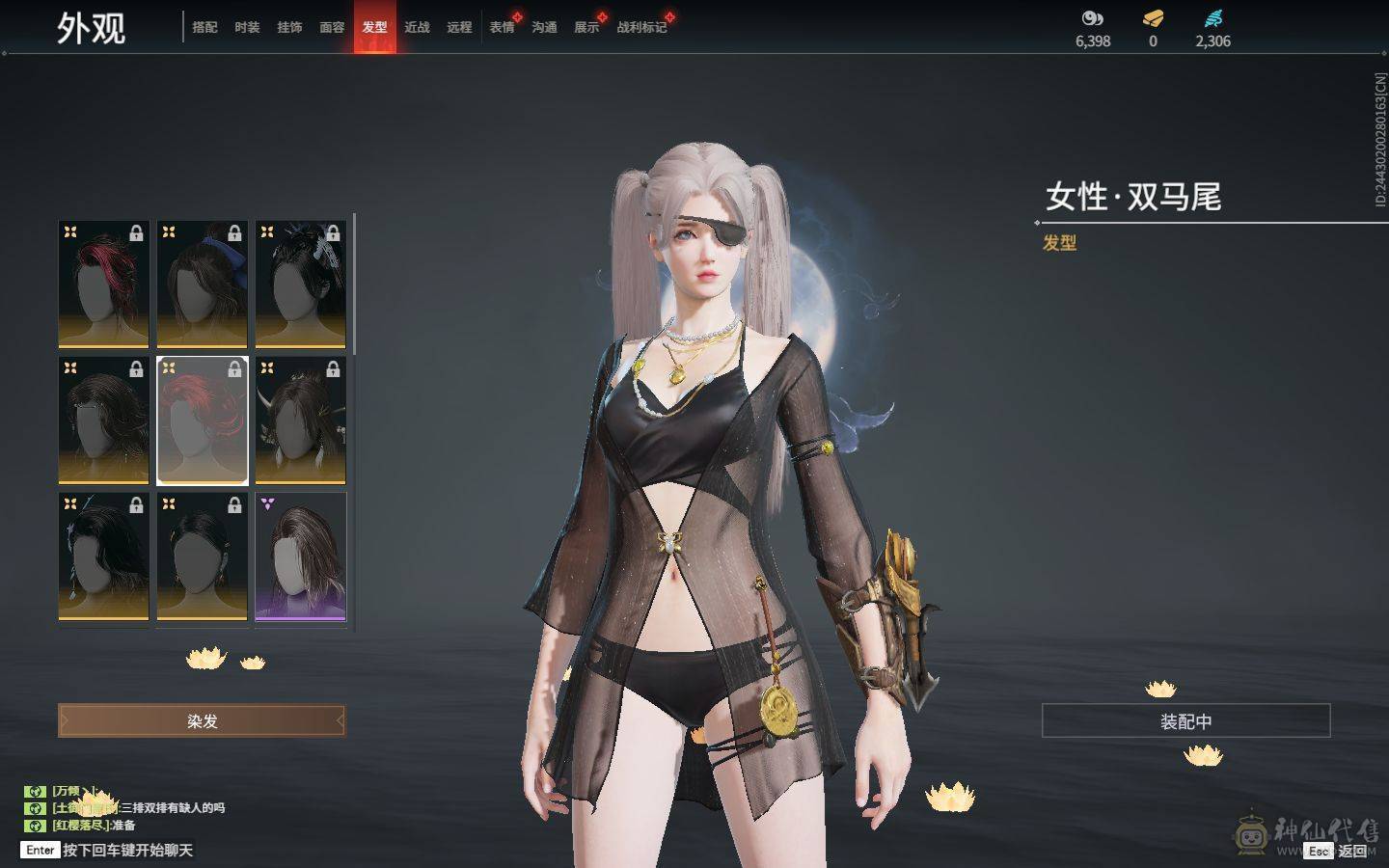This screenshot has width=1389, height=868.
Task: Pick the highlighted bright red hairstyle
Action: (203, 420)
